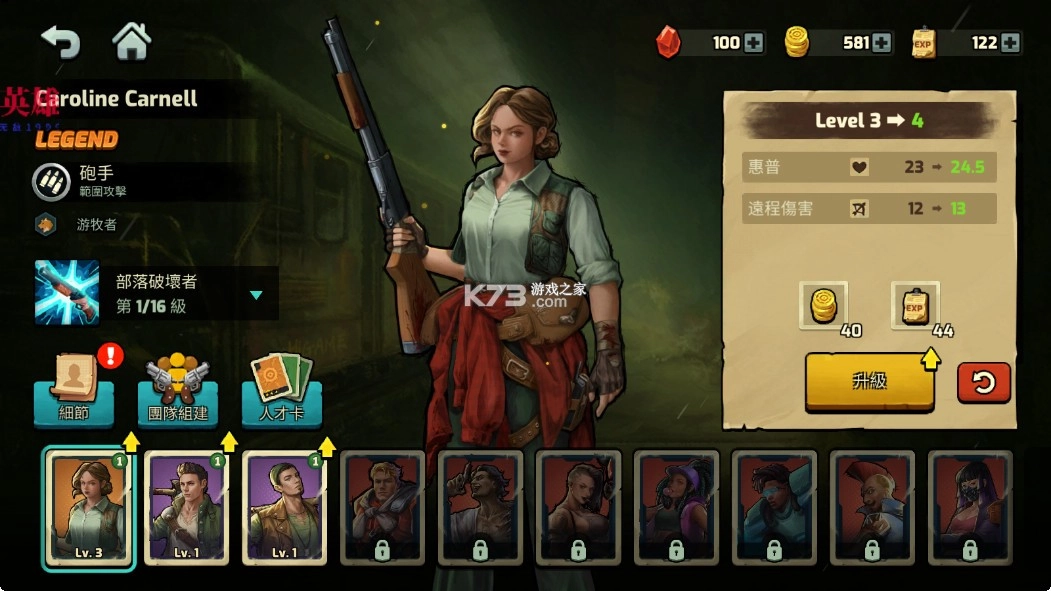
Task: Buy more gold coins with plus button
Action: click(881, 42)
